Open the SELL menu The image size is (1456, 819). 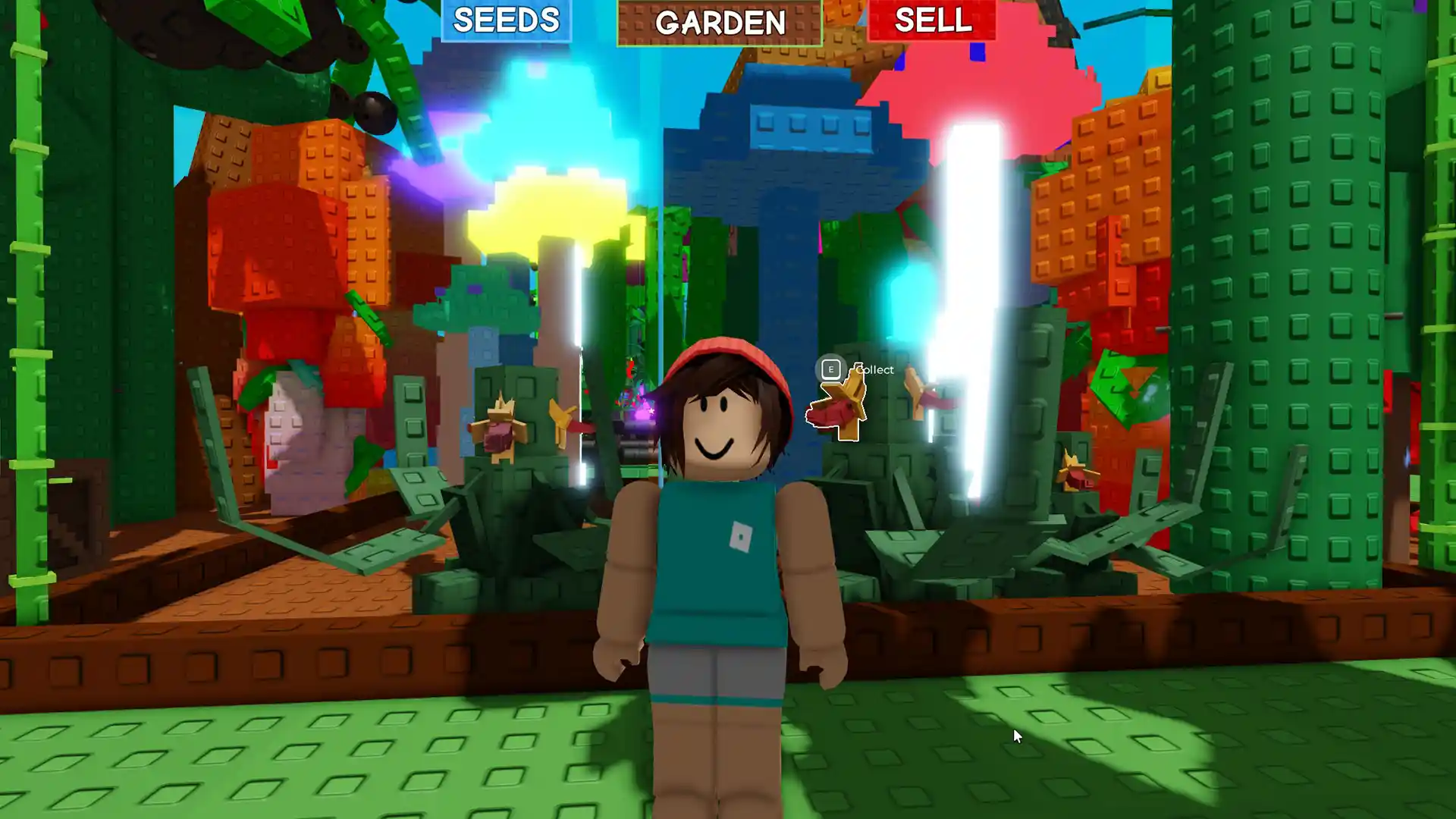934,21
